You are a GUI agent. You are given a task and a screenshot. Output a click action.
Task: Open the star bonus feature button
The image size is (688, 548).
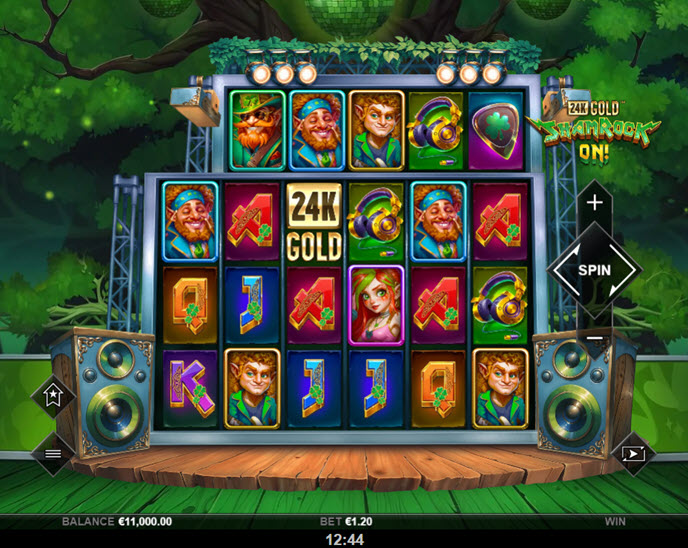[52, 396]
